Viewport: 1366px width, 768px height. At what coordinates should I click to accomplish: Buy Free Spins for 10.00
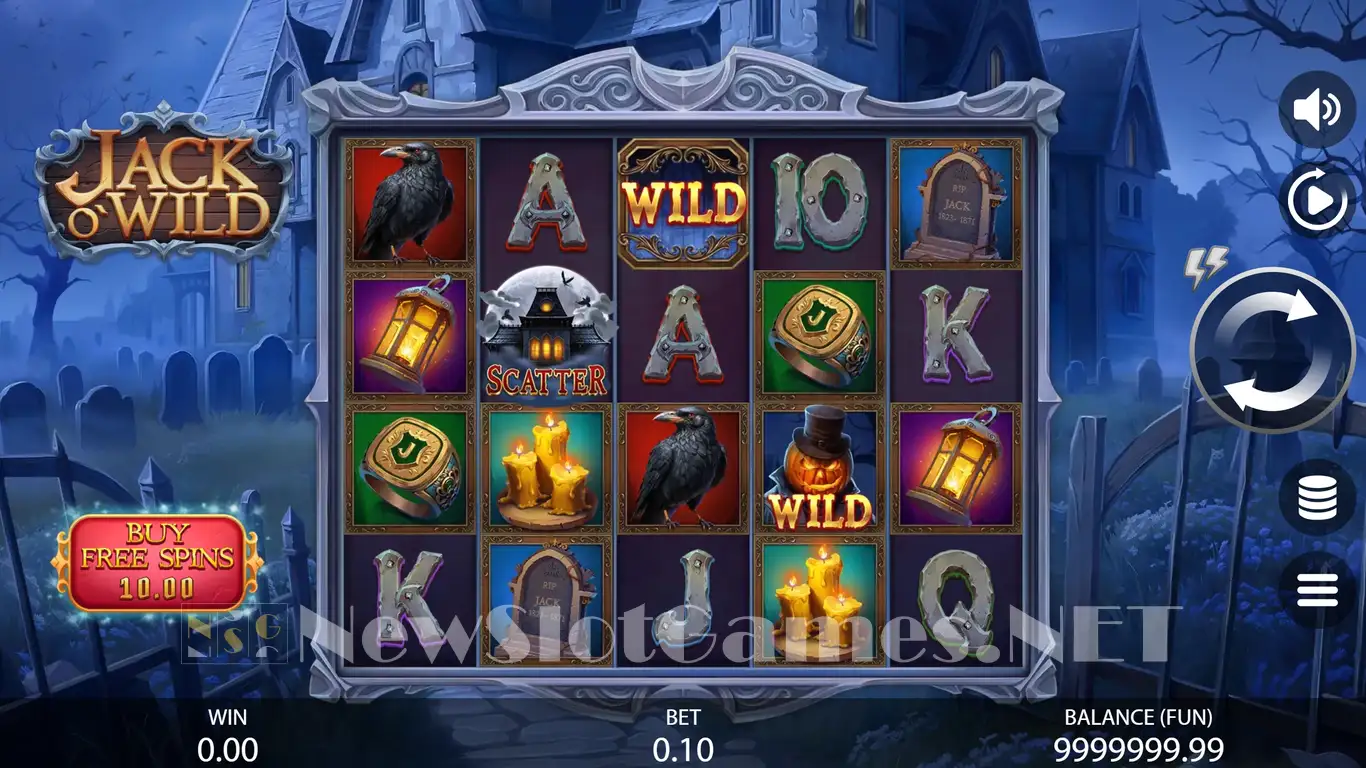[x=157, y=562]
